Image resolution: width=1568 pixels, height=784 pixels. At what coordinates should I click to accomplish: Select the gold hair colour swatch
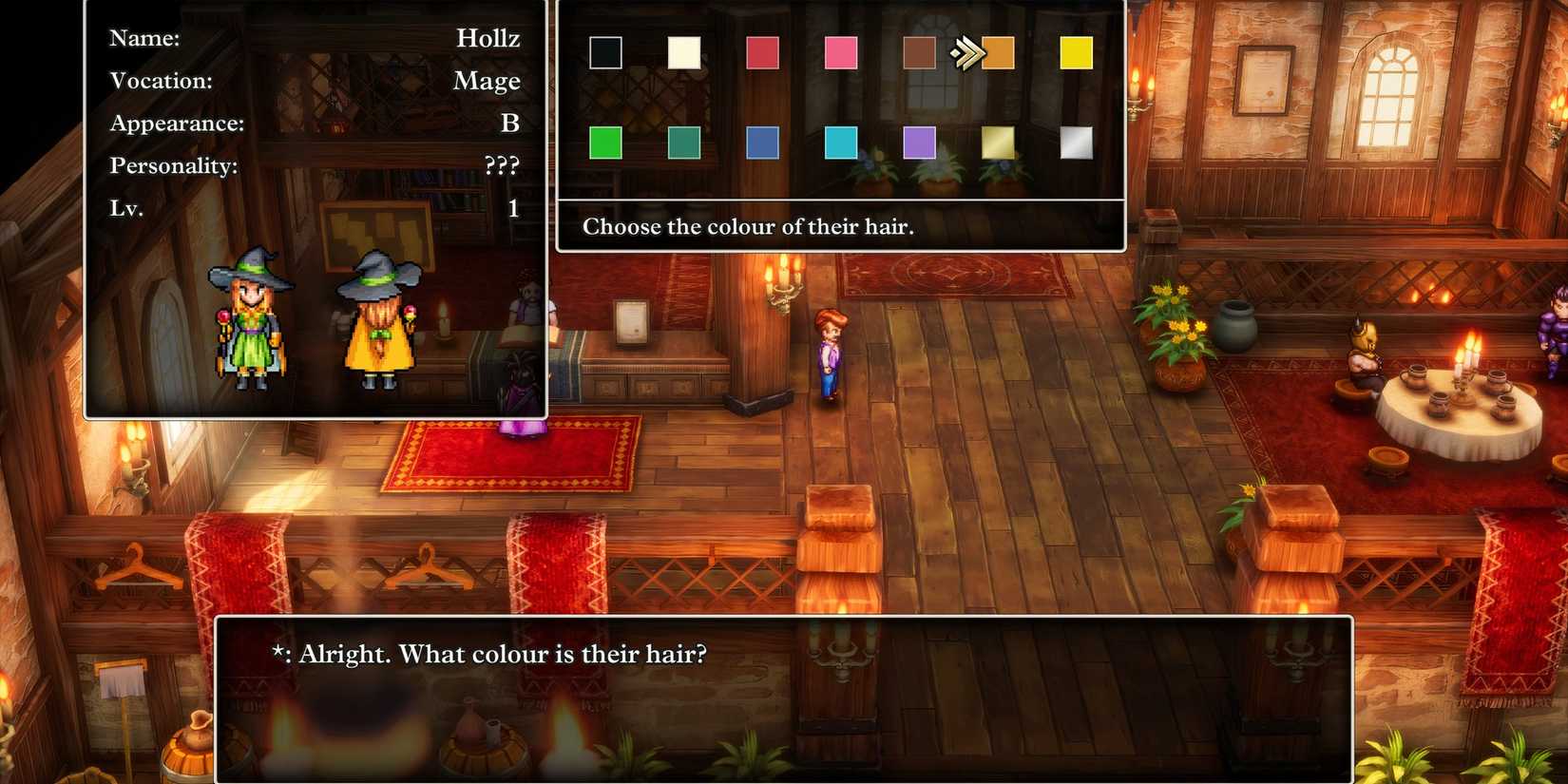click(x=998, y=143)
